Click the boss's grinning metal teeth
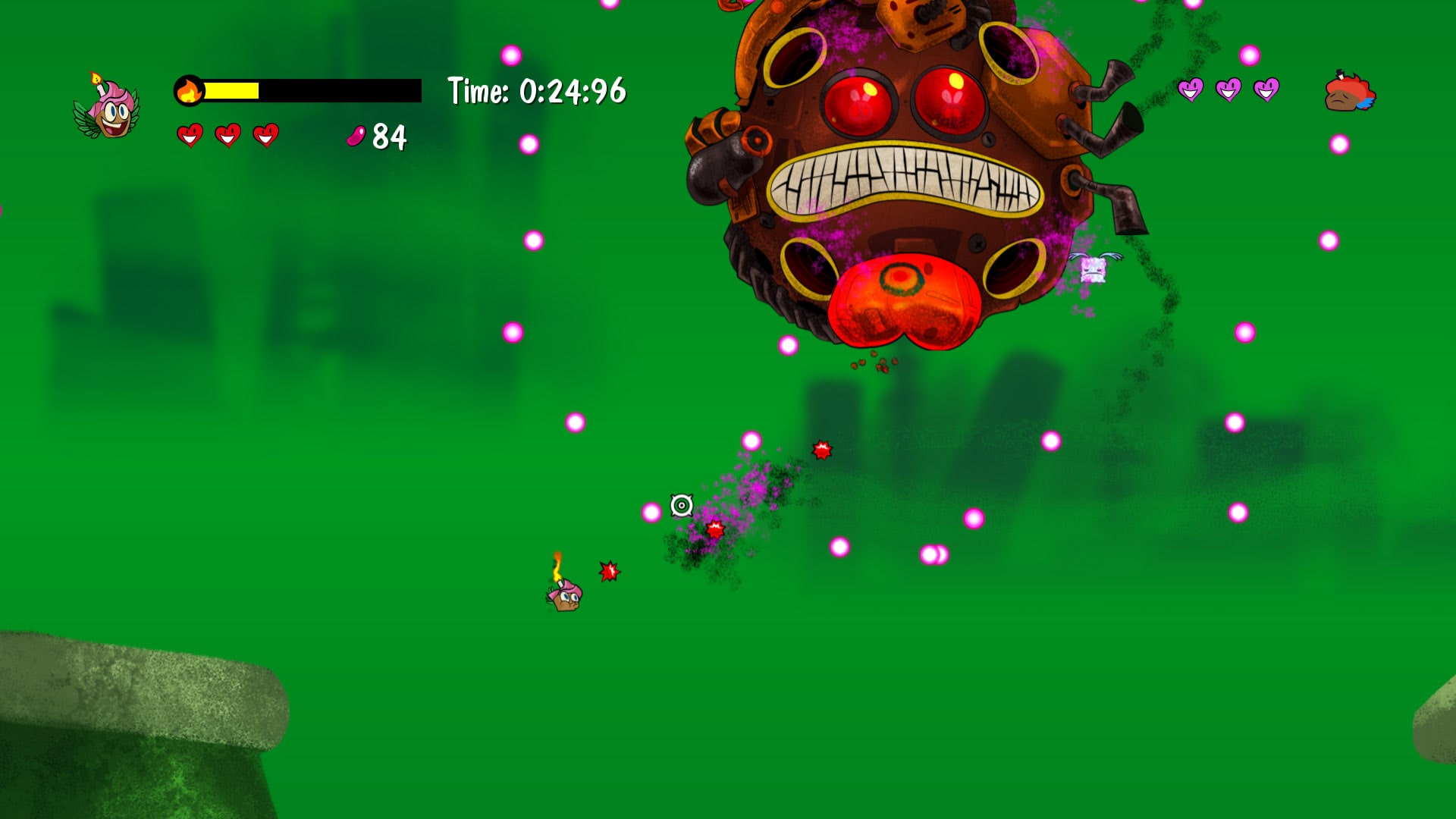Screen dimensions: 1456x819 coord(906,180)
